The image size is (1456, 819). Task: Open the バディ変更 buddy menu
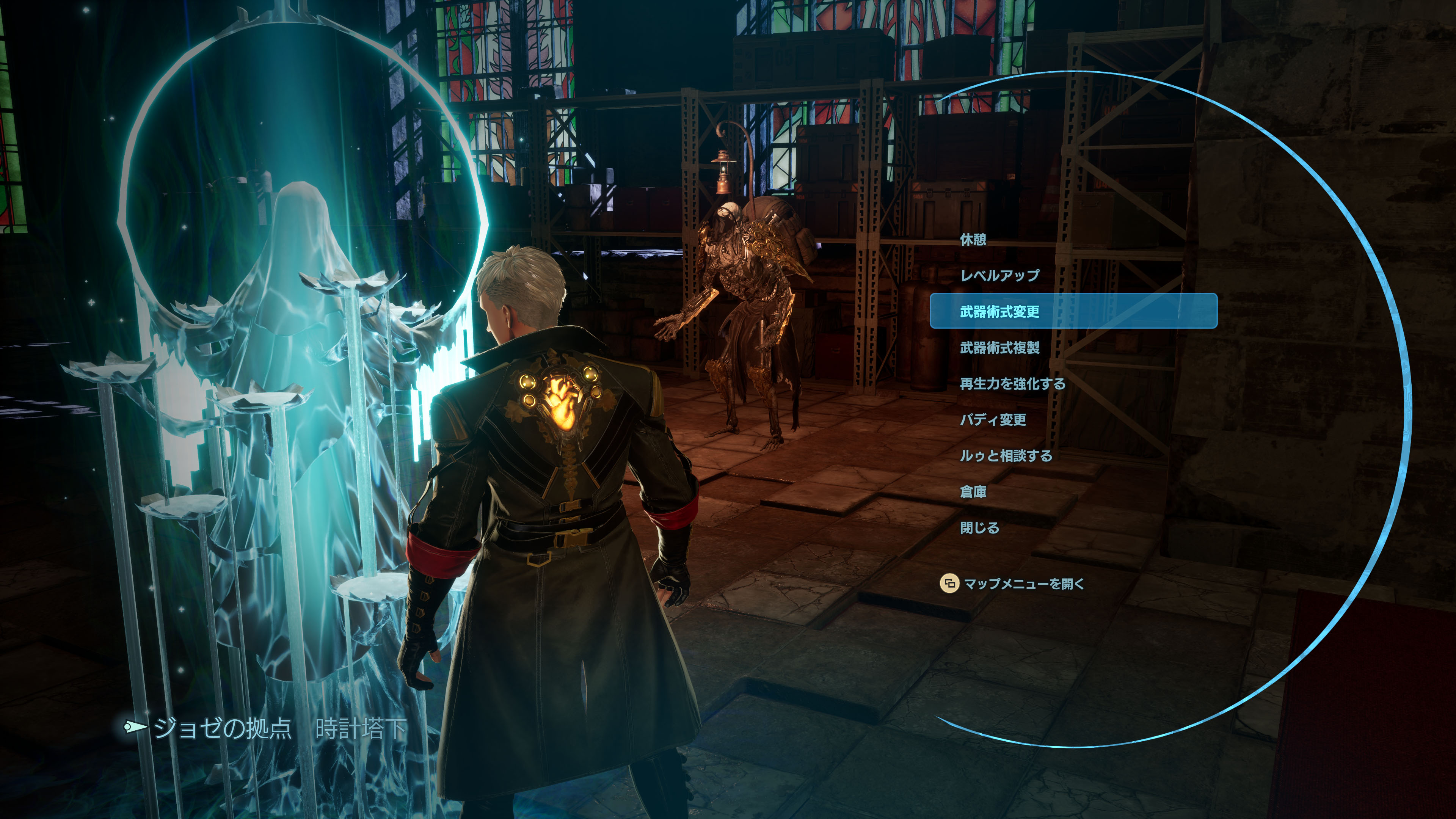pyautogui.click(x=993, y=420)
